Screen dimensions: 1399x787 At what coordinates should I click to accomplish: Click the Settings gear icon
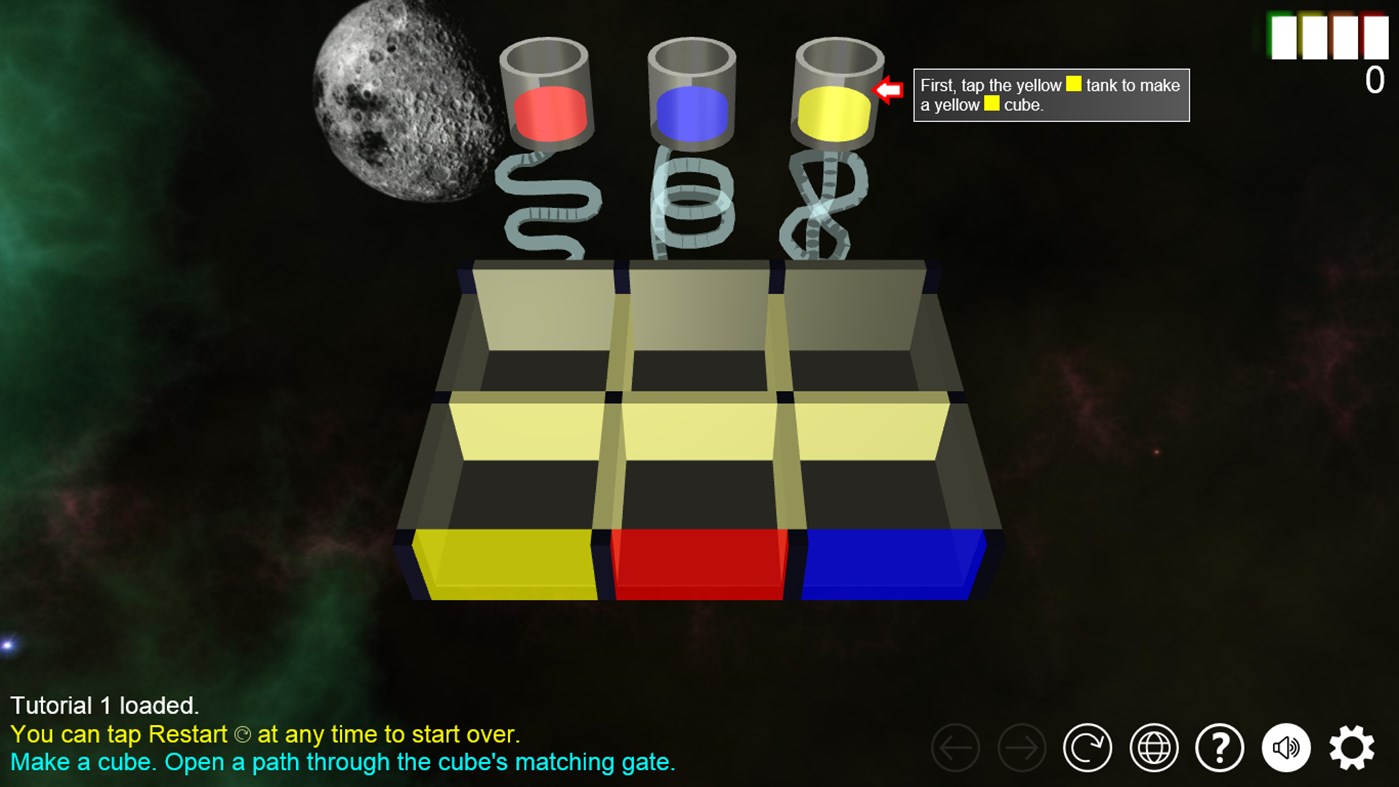(1352, 747)
